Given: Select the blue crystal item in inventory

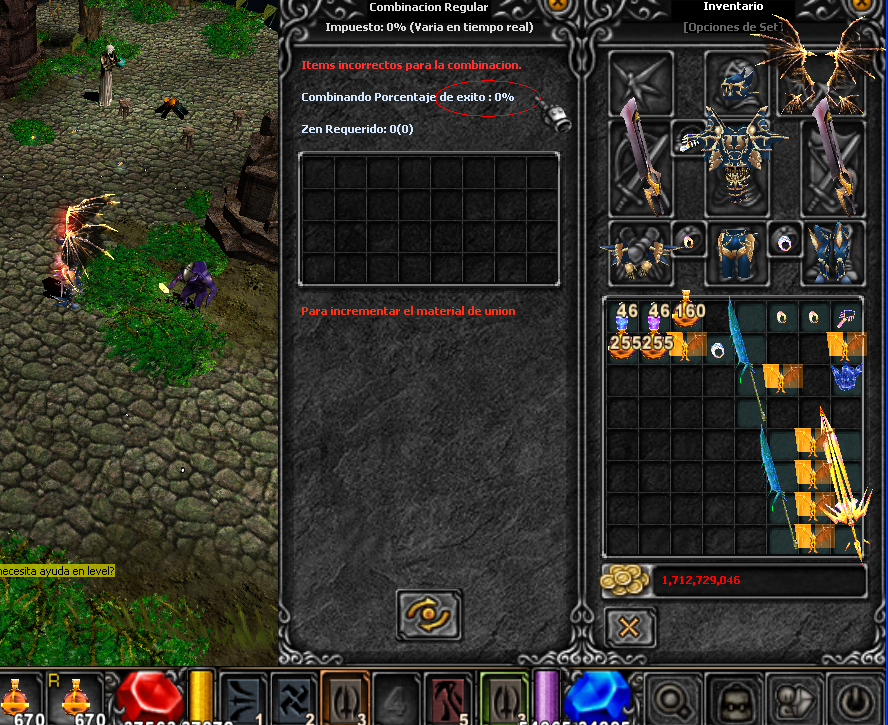Looking at the screenshot, I should tap(847, 377).
